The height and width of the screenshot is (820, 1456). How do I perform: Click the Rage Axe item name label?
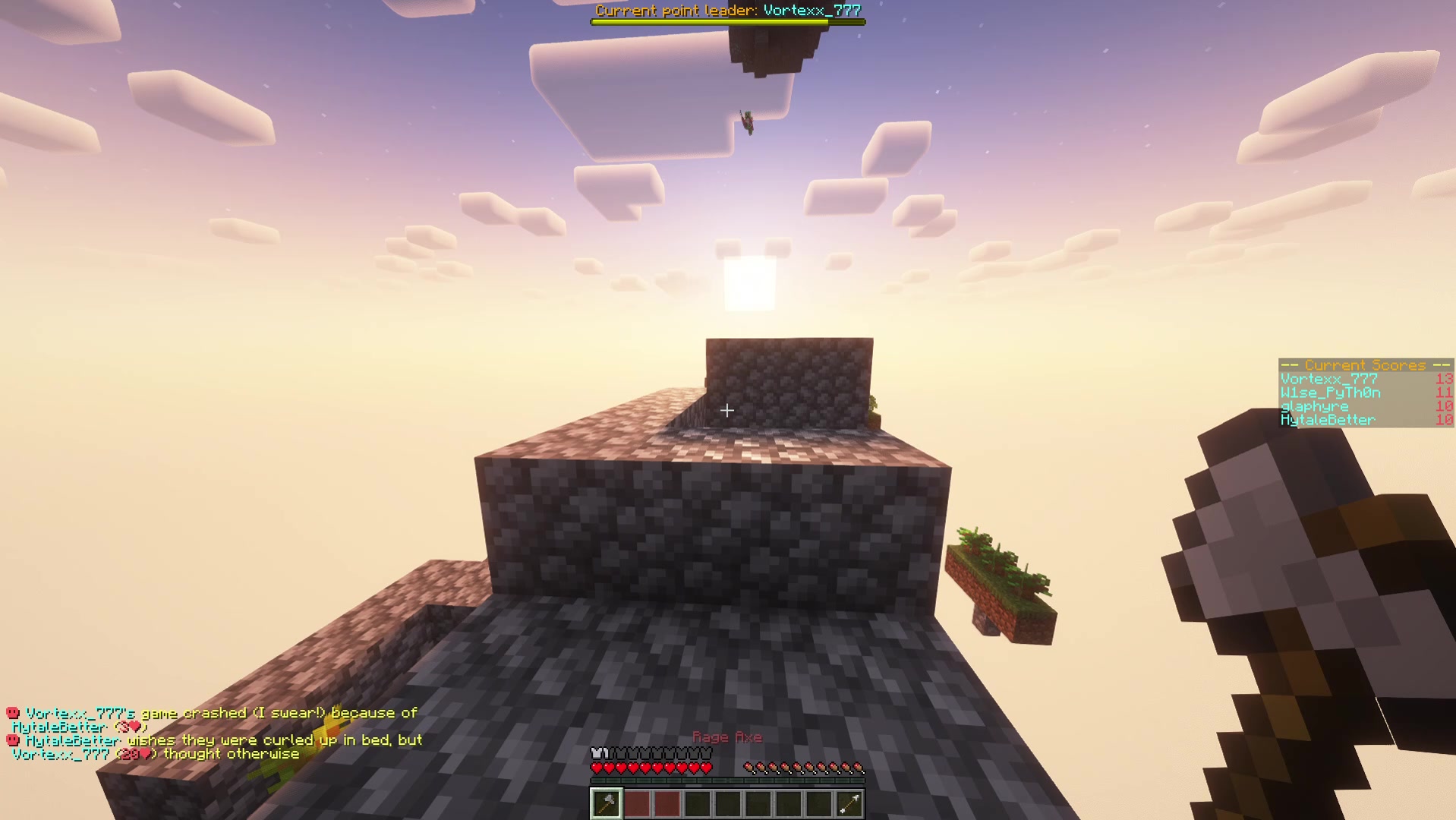coord(727,736)
